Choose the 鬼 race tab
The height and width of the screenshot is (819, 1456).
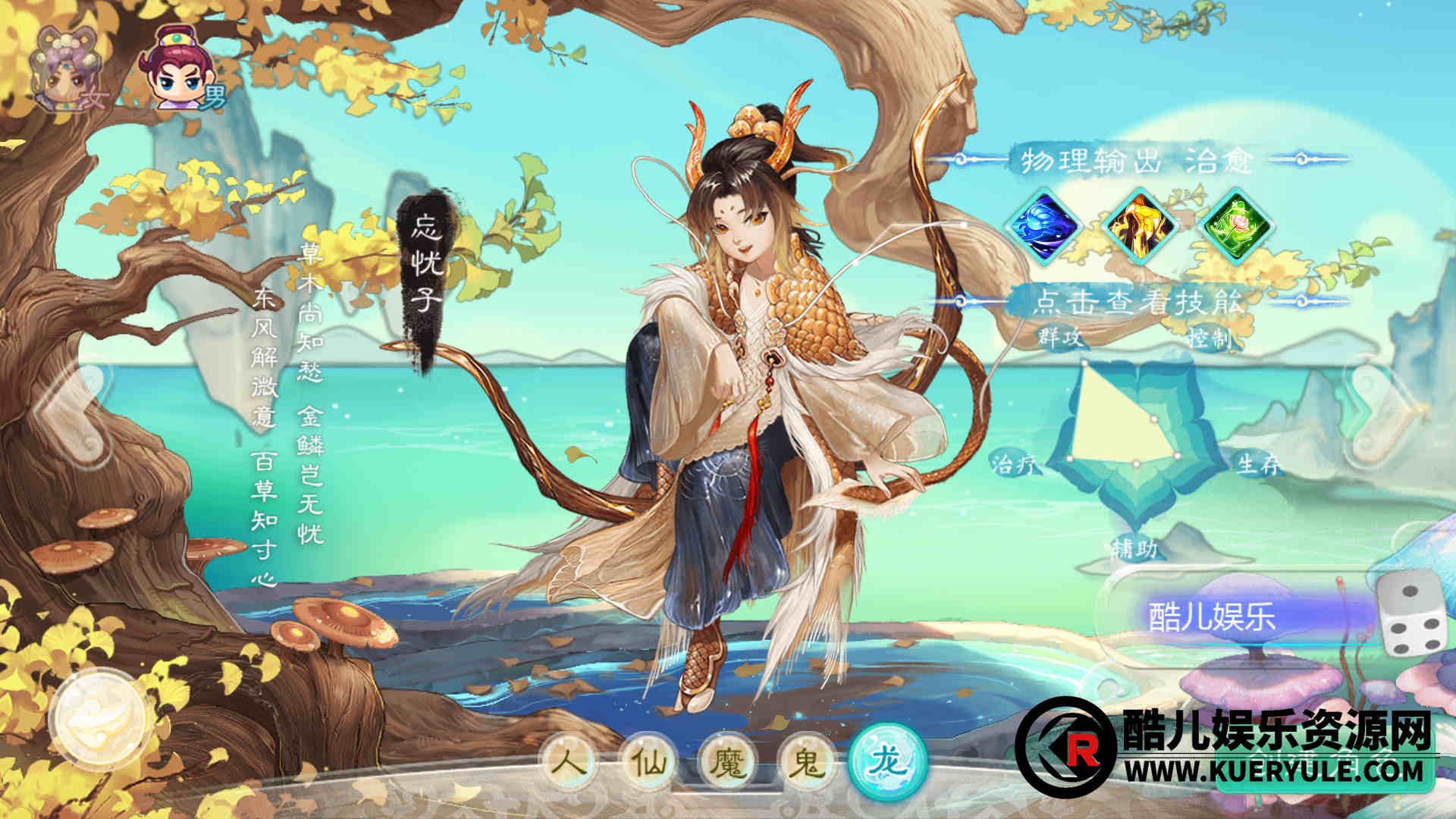click(807, 761)
